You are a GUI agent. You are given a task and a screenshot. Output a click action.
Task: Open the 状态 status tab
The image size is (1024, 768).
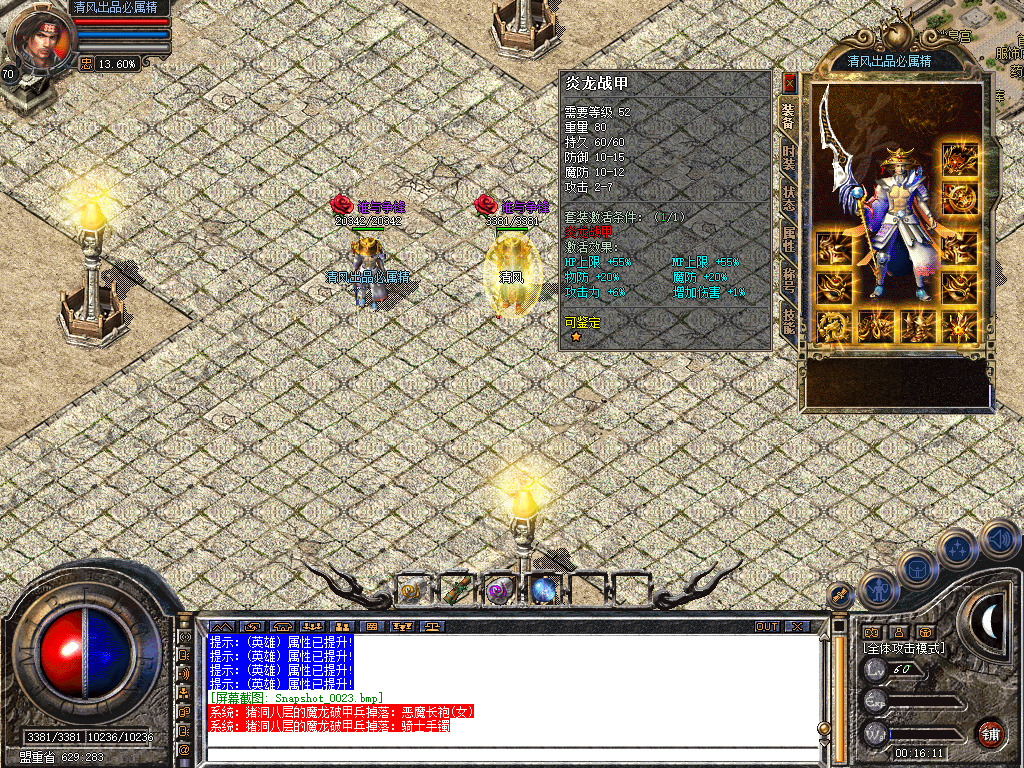point(789,198)
